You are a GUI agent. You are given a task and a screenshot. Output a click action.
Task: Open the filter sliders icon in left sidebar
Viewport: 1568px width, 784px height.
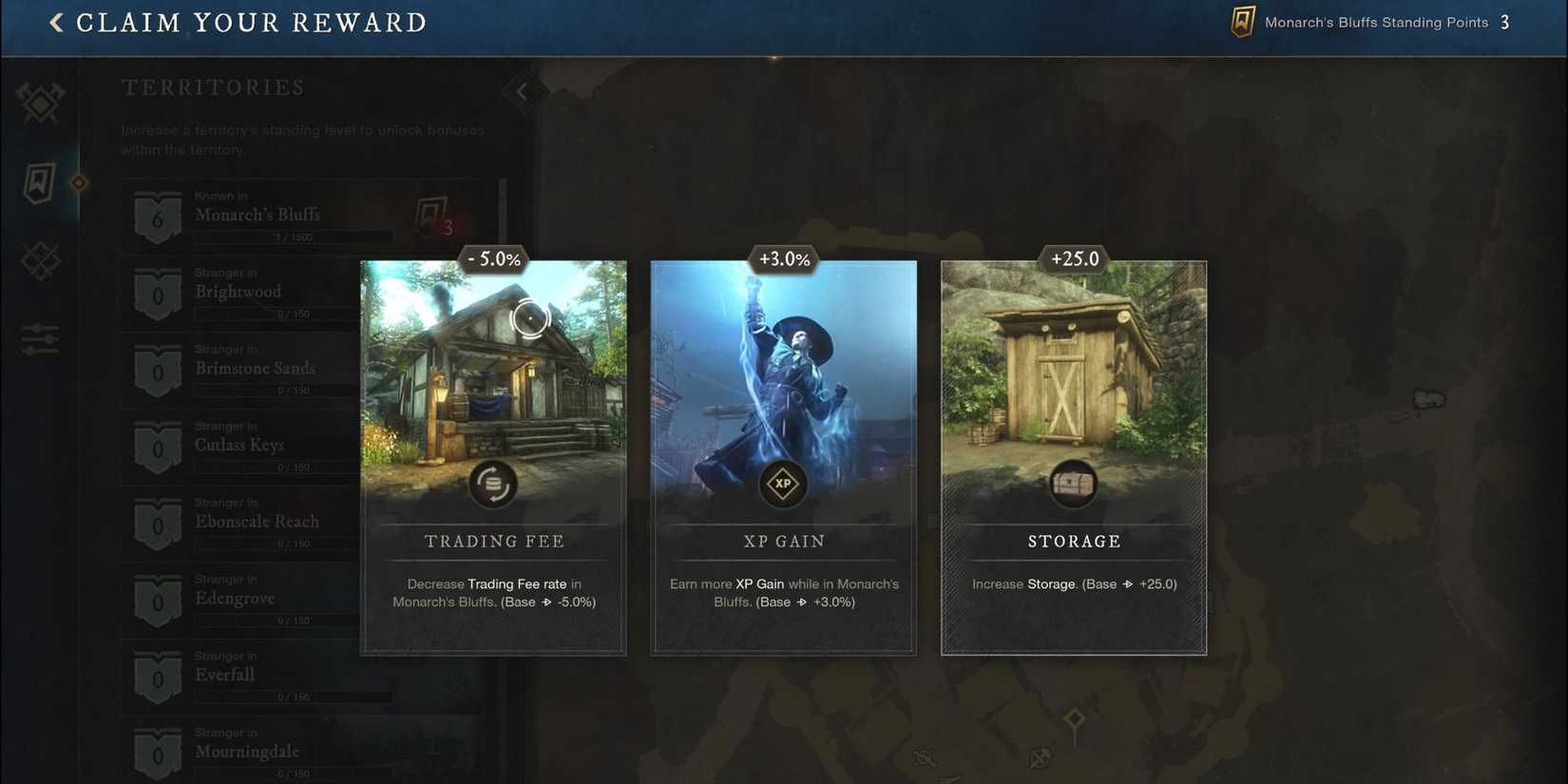tap(38, 337)
